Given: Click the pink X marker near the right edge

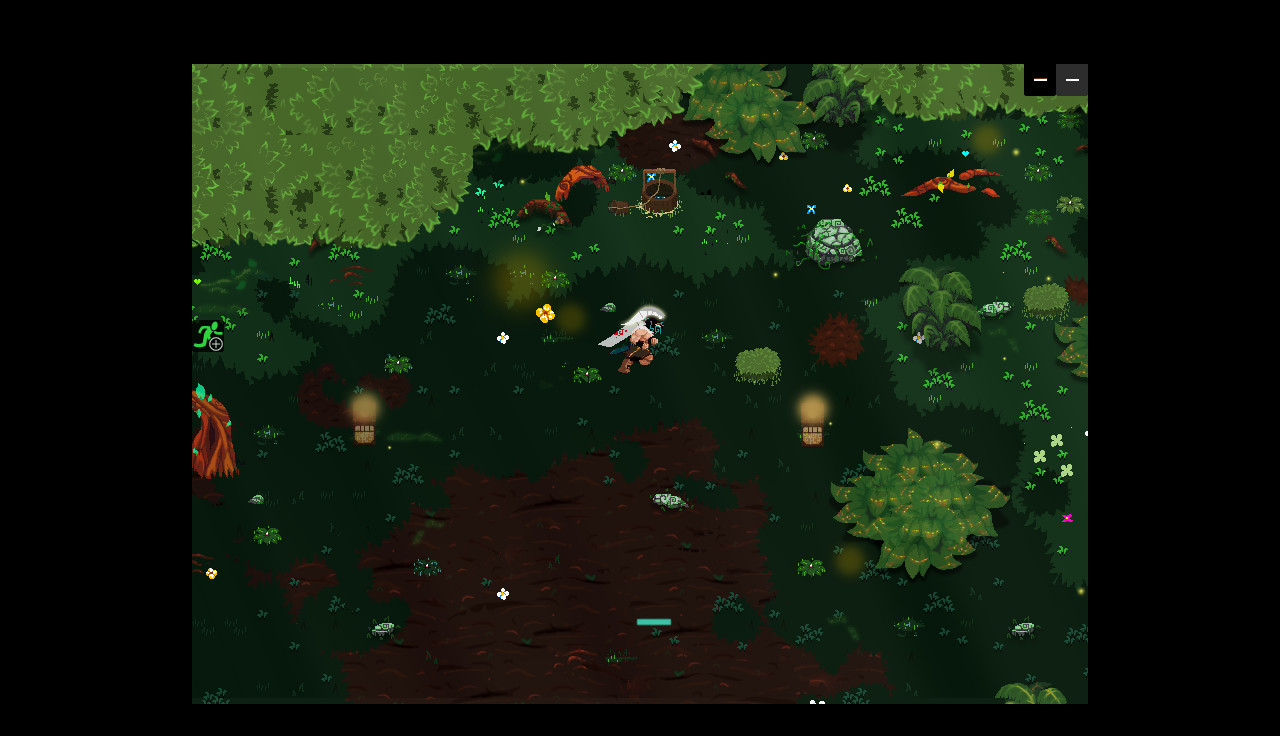Looking at the screenshot, I should (1066, 517).
